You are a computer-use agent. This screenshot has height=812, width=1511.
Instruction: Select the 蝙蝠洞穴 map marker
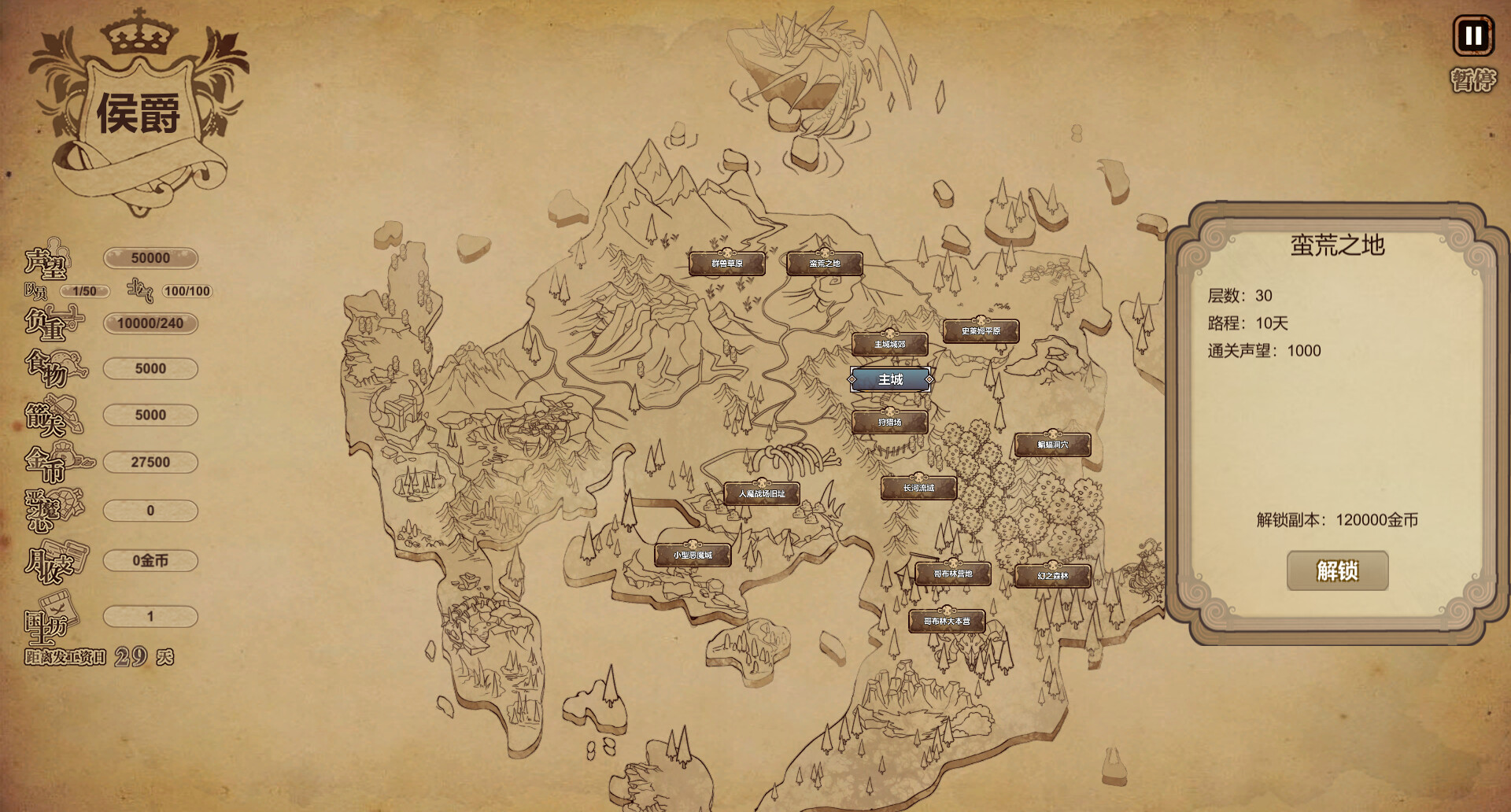(1052, 445)
